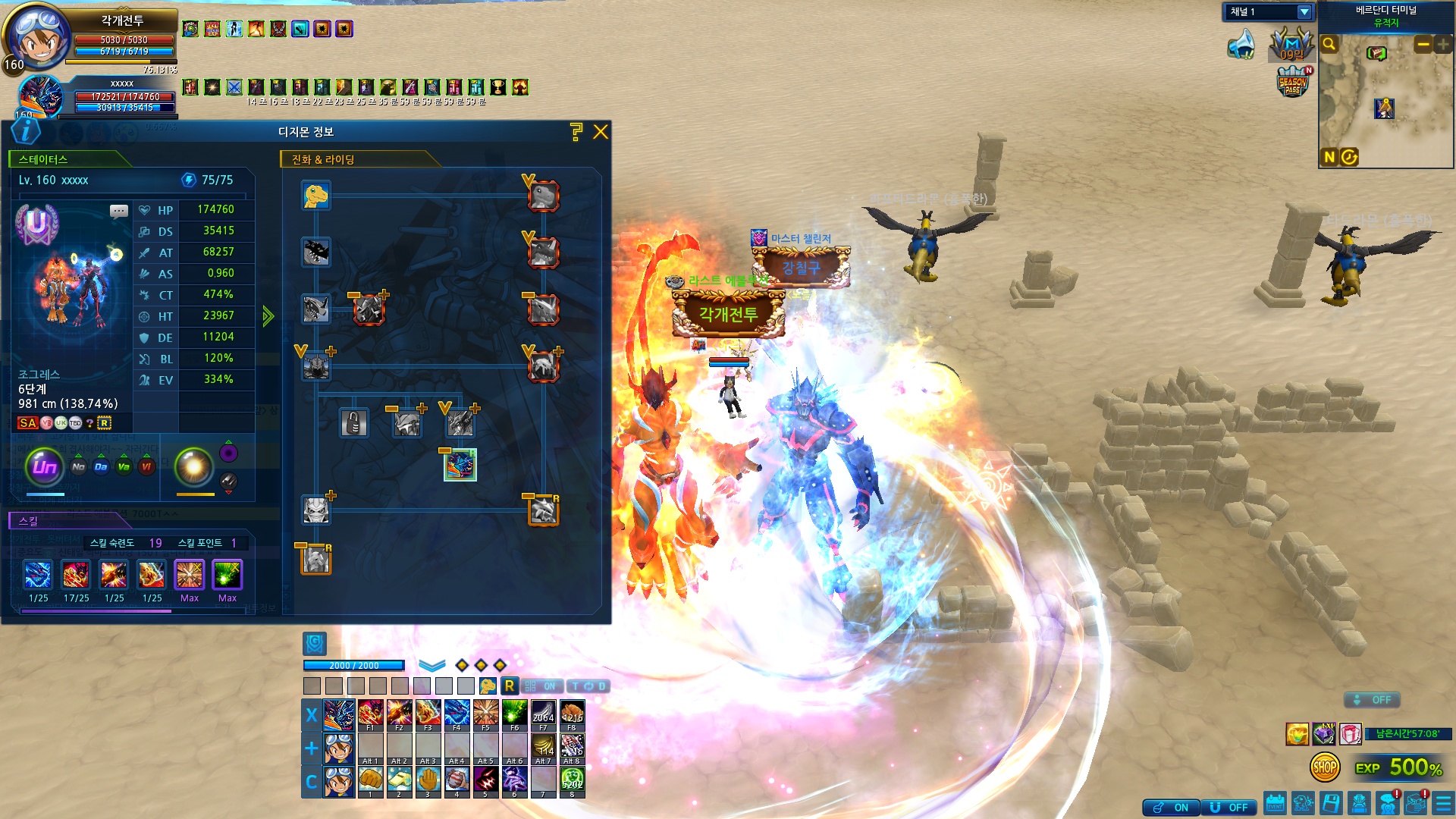The height and width of the screenshot is (819, 1456).
Task: Use the banana item on Alt 7
Action: click(x=543, y=747)
